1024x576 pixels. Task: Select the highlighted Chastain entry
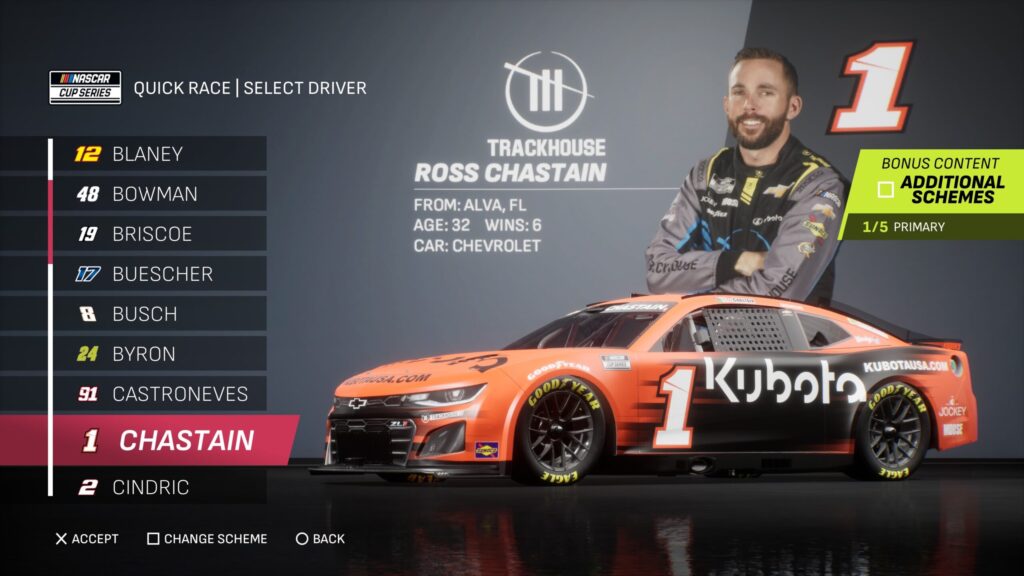click(170, 440)
